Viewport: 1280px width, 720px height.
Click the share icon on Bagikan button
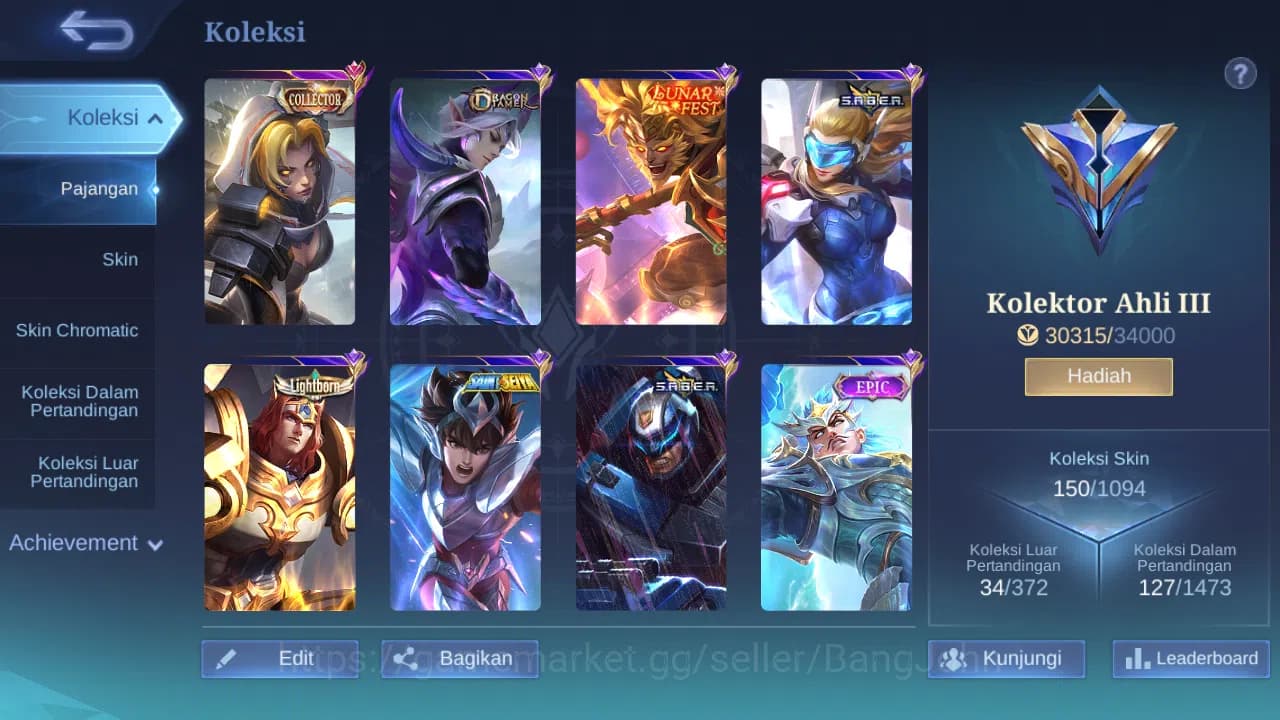405,658
